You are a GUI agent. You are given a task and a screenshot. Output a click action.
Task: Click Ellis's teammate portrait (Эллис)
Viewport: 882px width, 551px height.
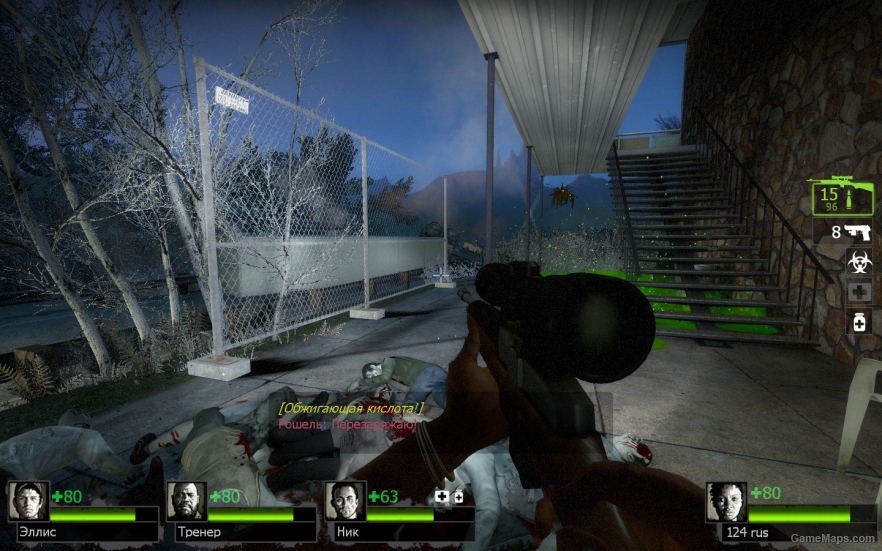click(x=28, y=501)
